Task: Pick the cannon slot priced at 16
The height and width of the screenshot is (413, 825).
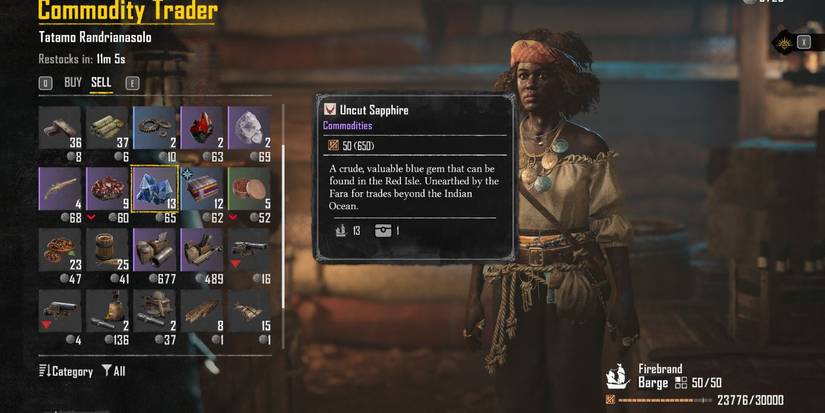Action: click(249, 249)
